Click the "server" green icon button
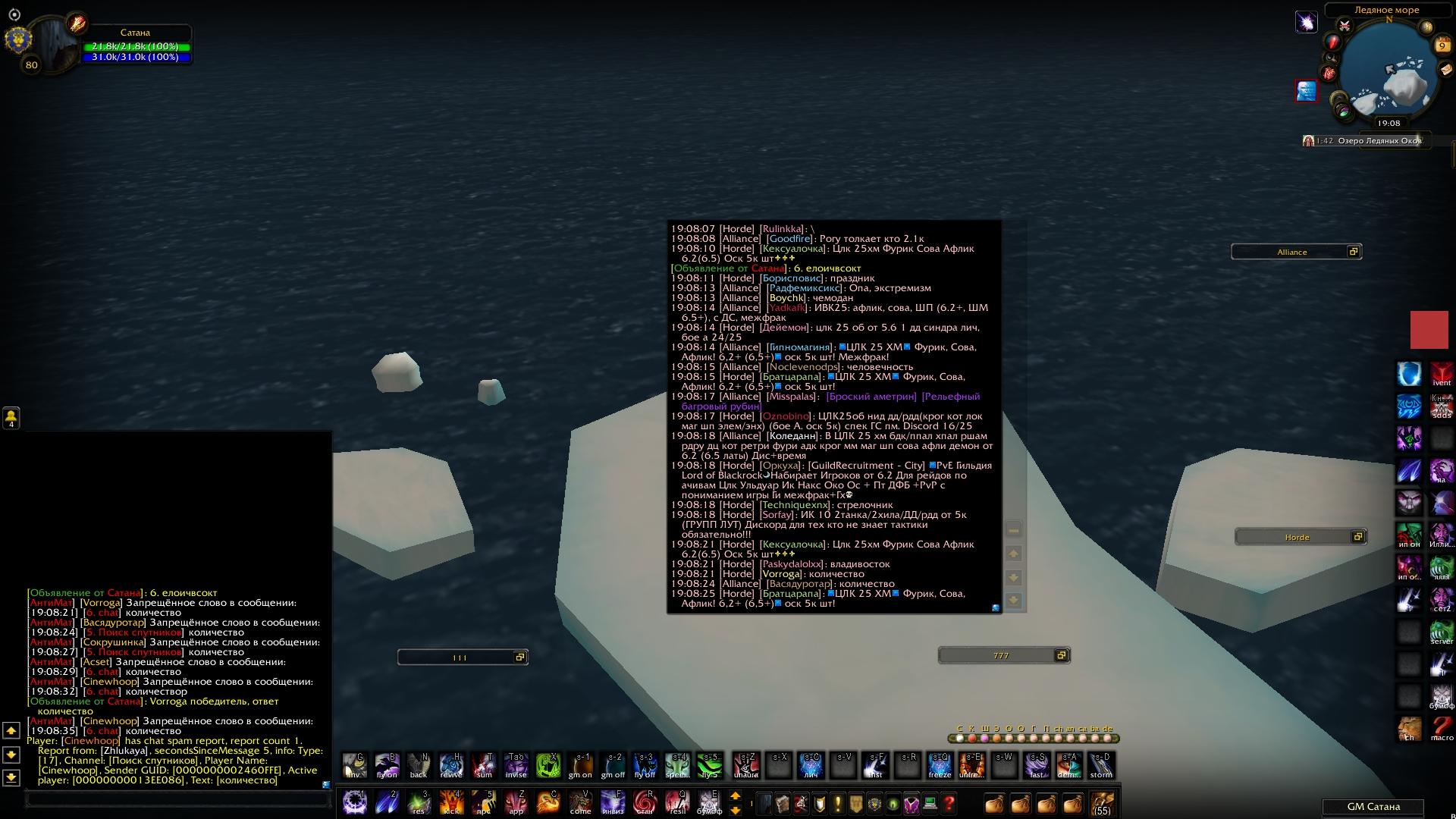Image resolution: width=1456 pixels, height=819 pixels. 1442,632
